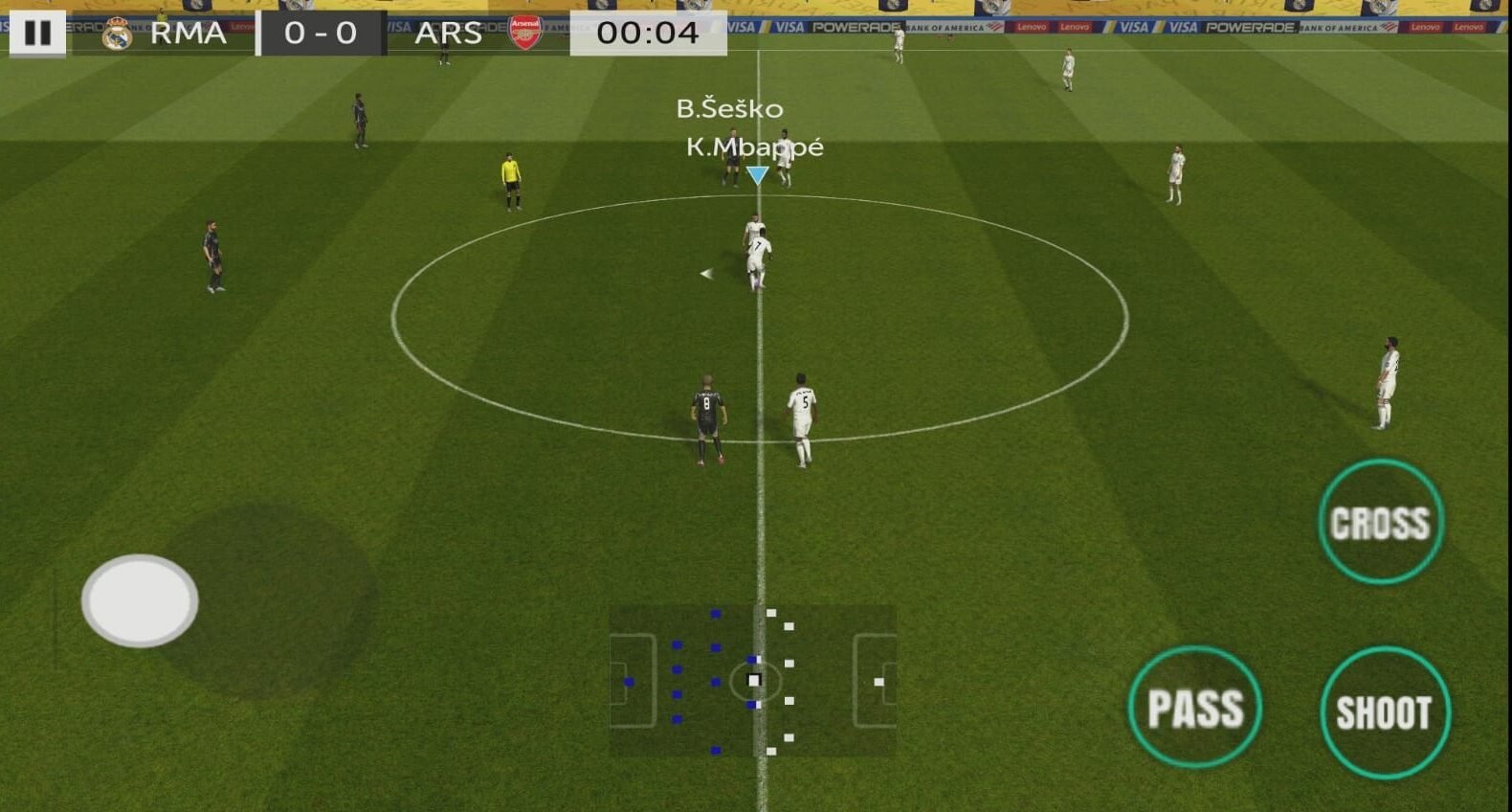Activate the CROSS button
Screen dimensions: 1512x812
pos(1380,522)
